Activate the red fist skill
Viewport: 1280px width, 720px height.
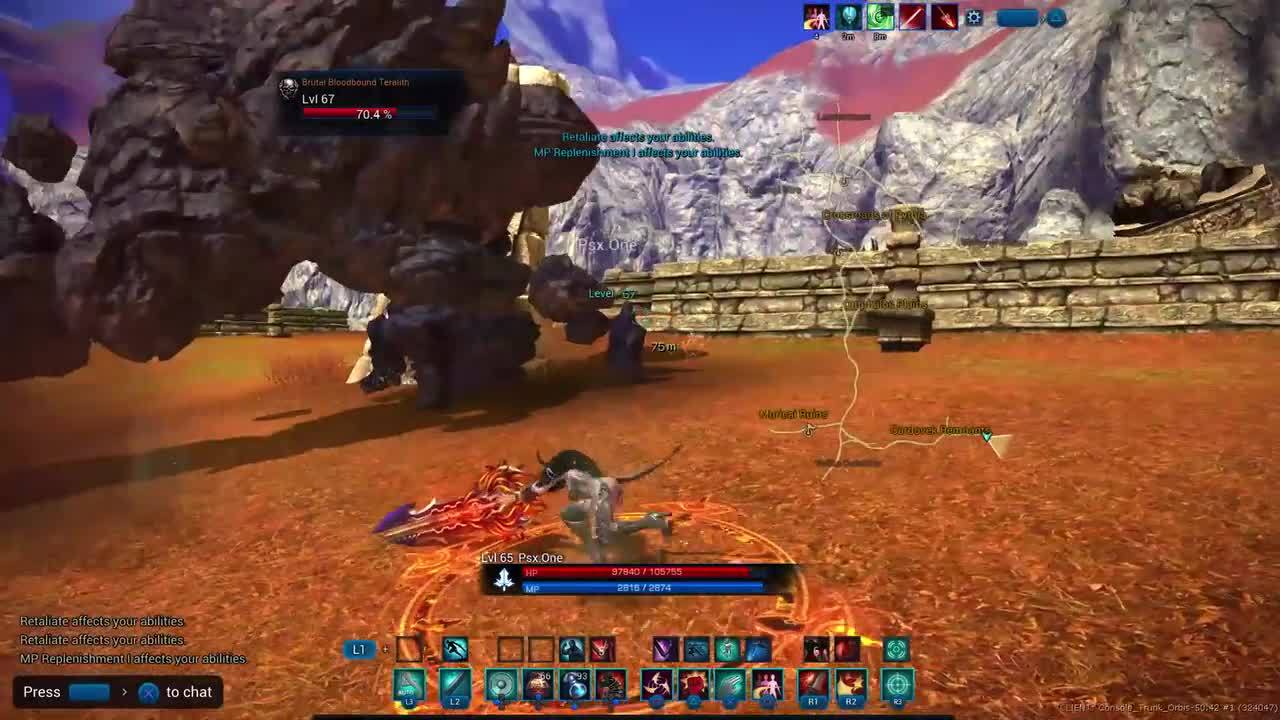coord(694,686)
